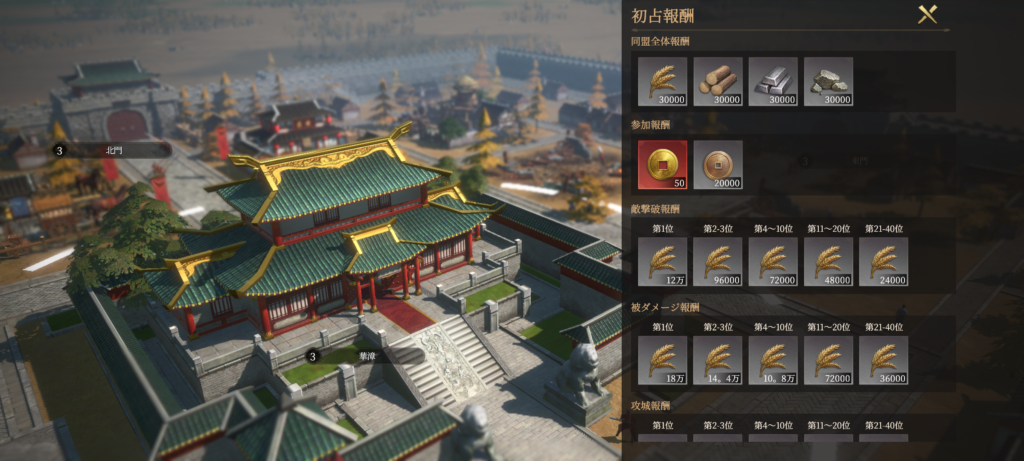
Task: Select the wheat reward showing 30000
Action: pyautogui.click(x=662, y=81)
